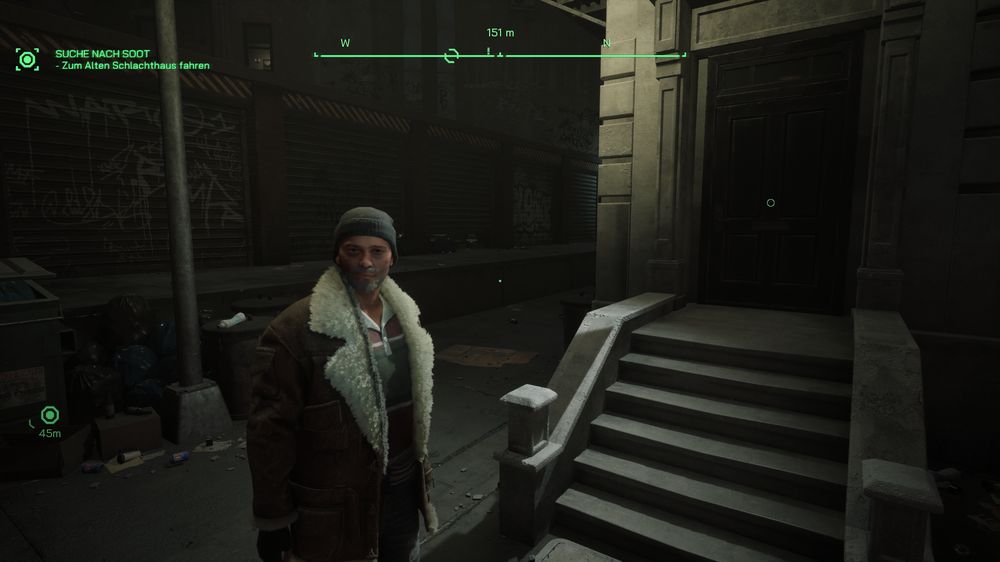1000x562 pixels.
Task: Click the quest tracker target icon
Action: (x=27, y=59)
